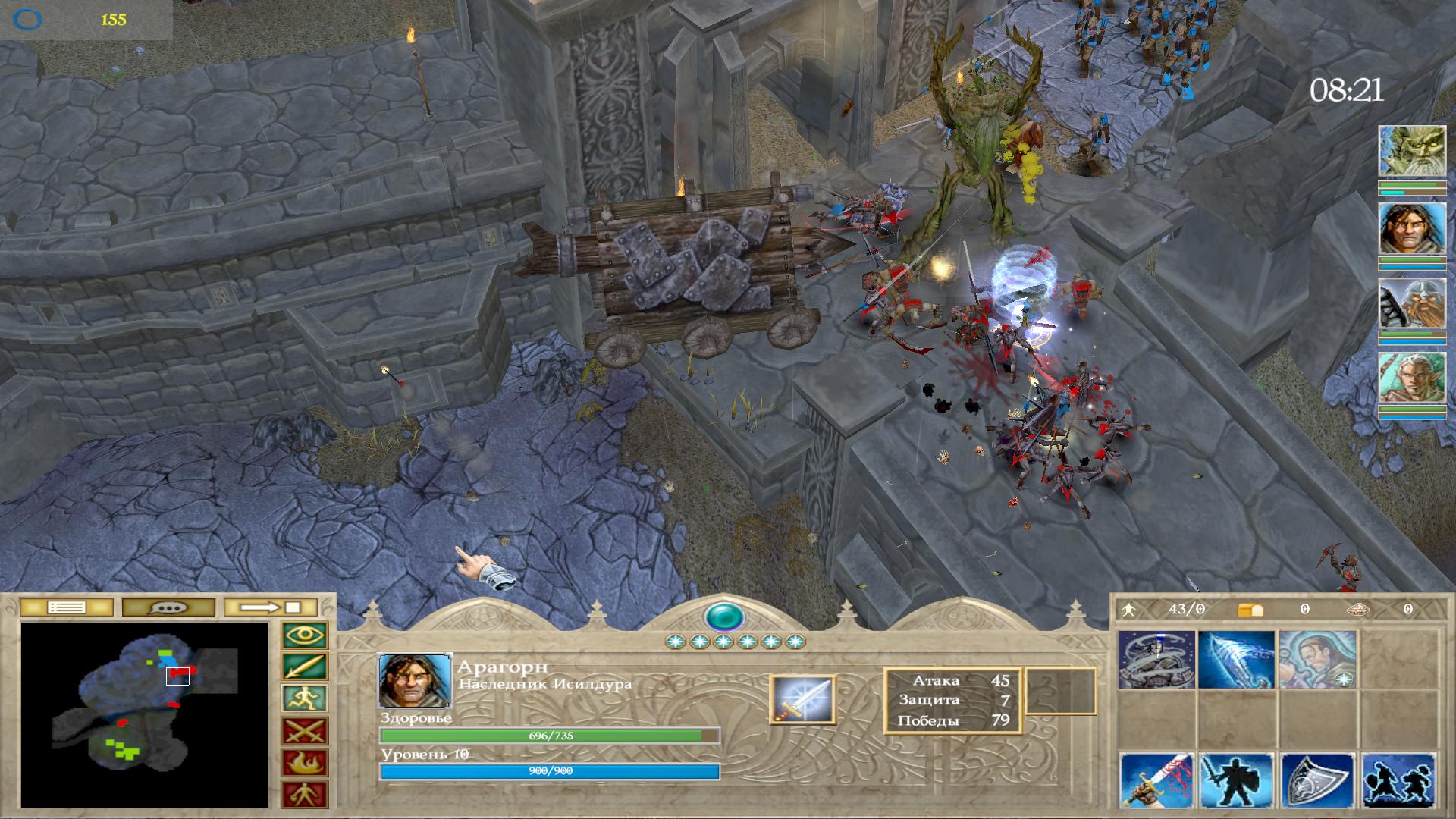Choose the shield defense command

click(1316, 781)
